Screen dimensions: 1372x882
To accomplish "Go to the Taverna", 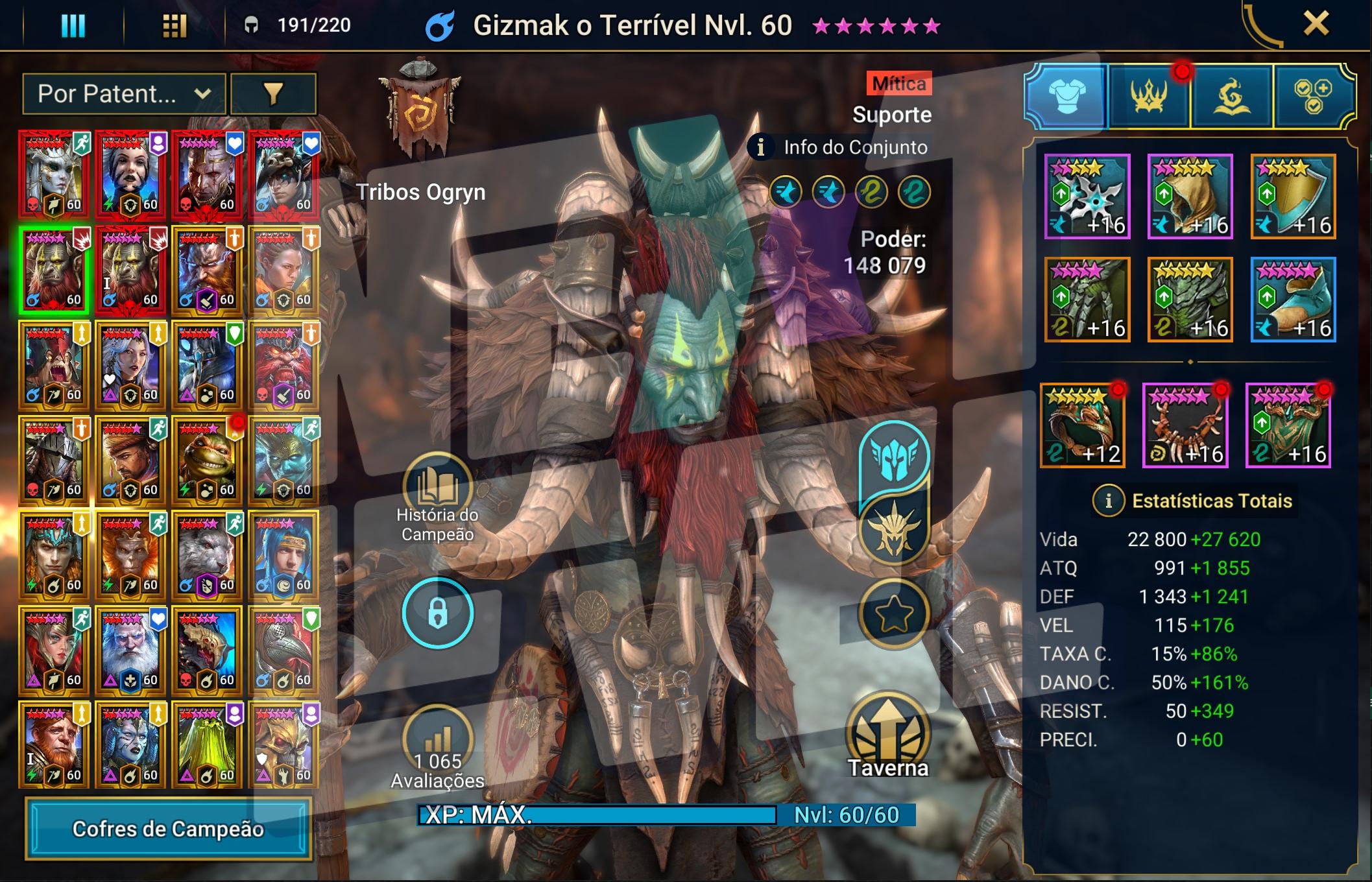I will pyautogui.click(x=889, y=733).
